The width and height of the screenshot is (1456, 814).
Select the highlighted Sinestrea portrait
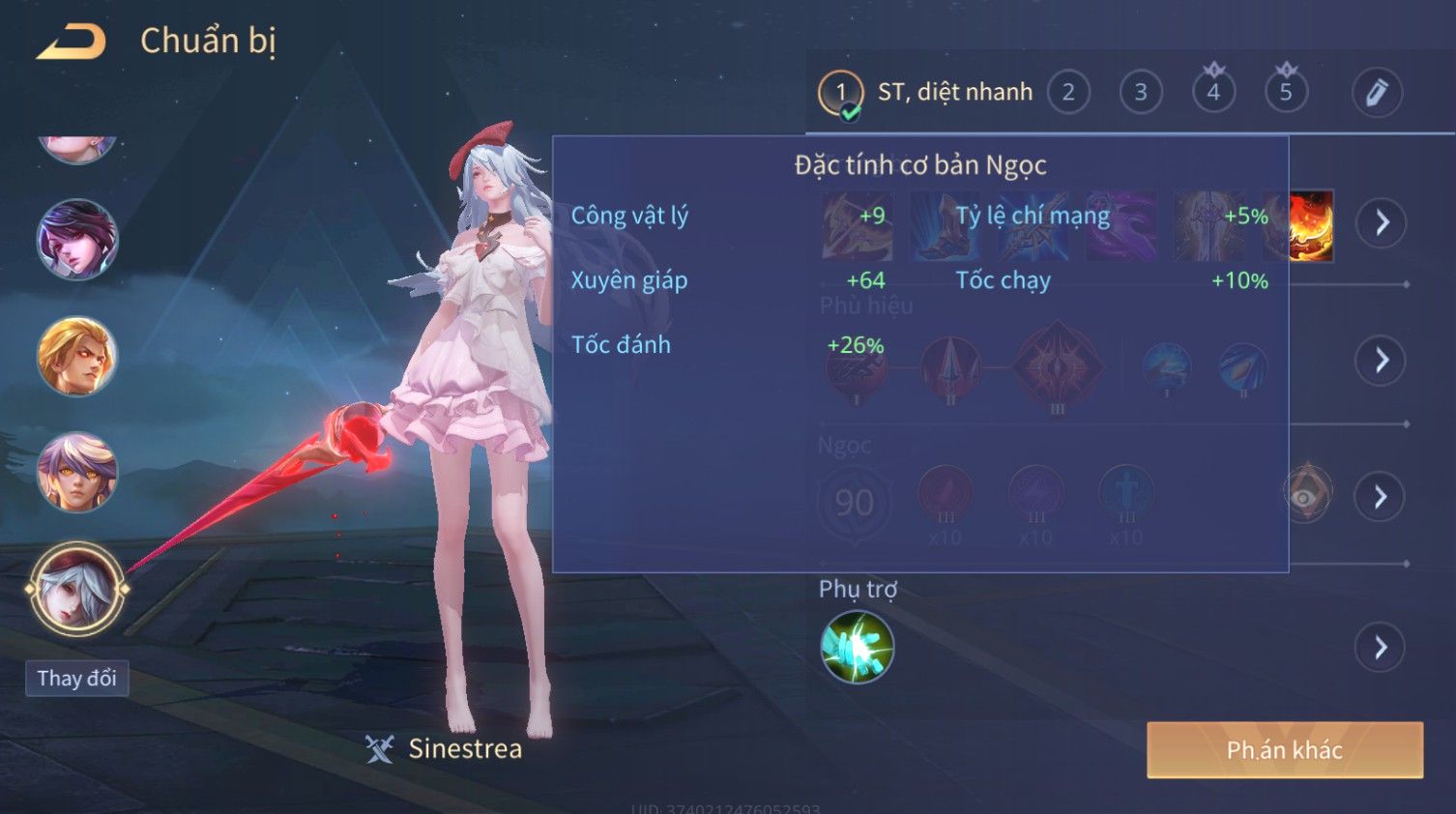[x=77, y=589]
